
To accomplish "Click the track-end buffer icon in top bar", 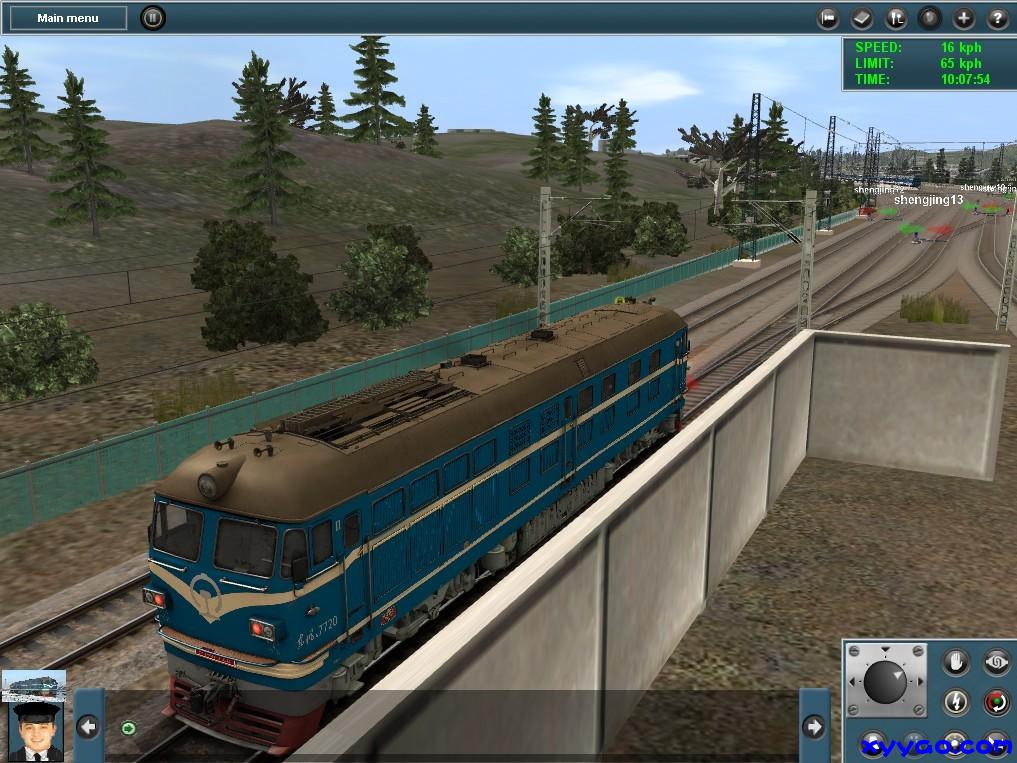I will click(x=828, y=18).
